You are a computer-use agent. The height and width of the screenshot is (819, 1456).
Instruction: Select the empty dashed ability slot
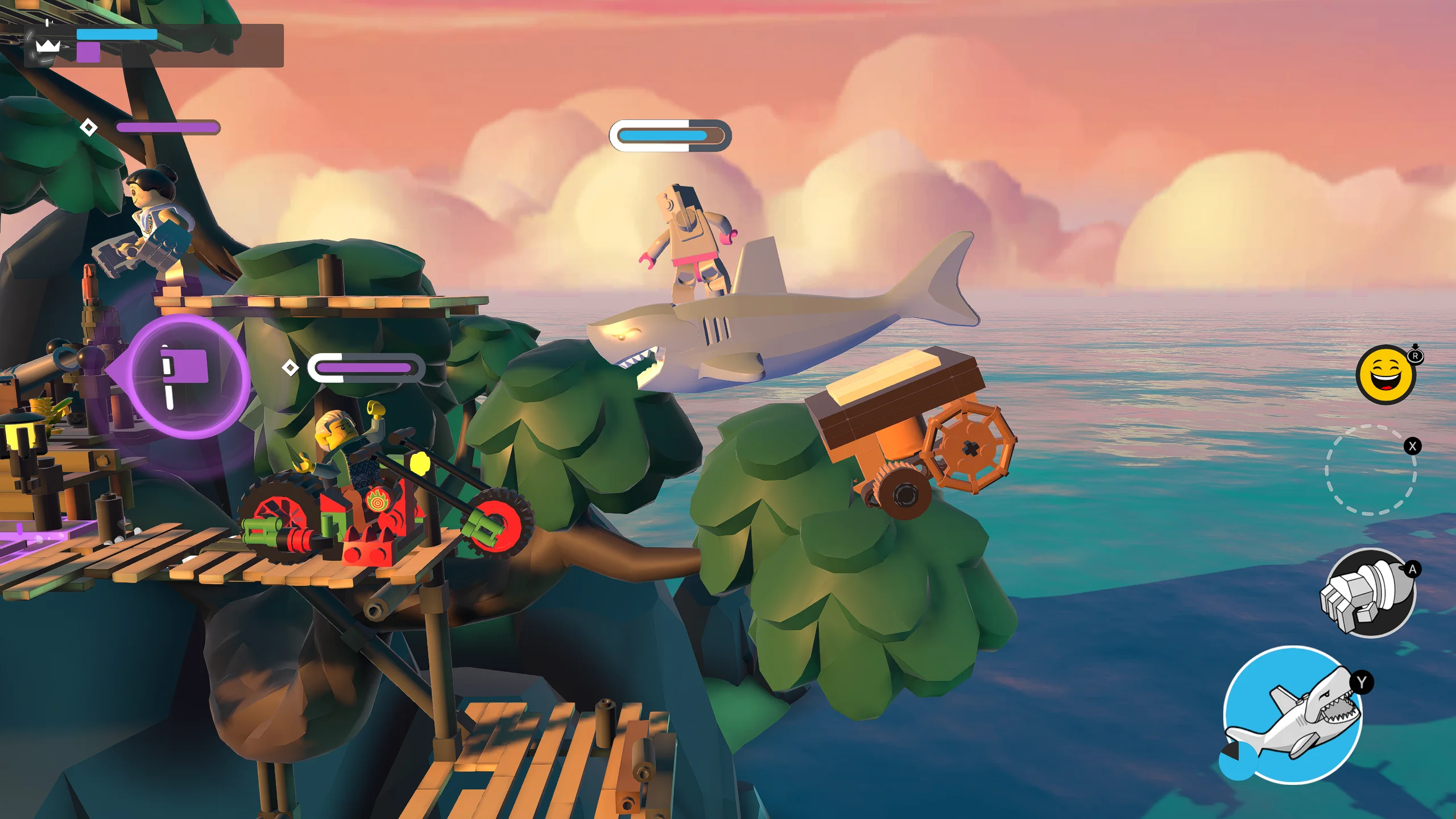[1371, 470]
